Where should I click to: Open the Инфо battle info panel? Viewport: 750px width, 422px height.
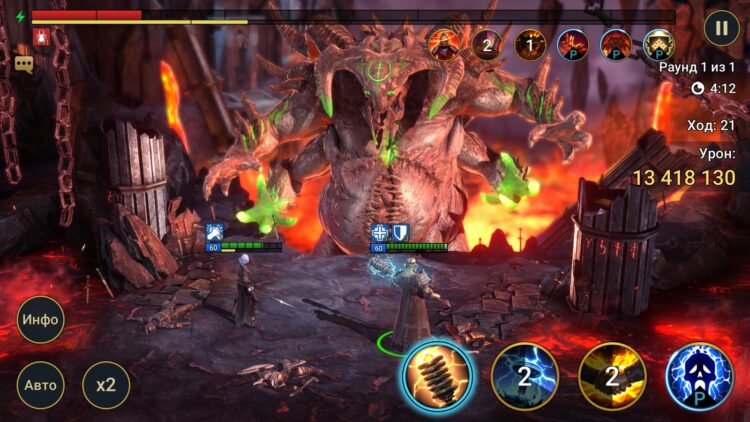[x=41, y=321]
